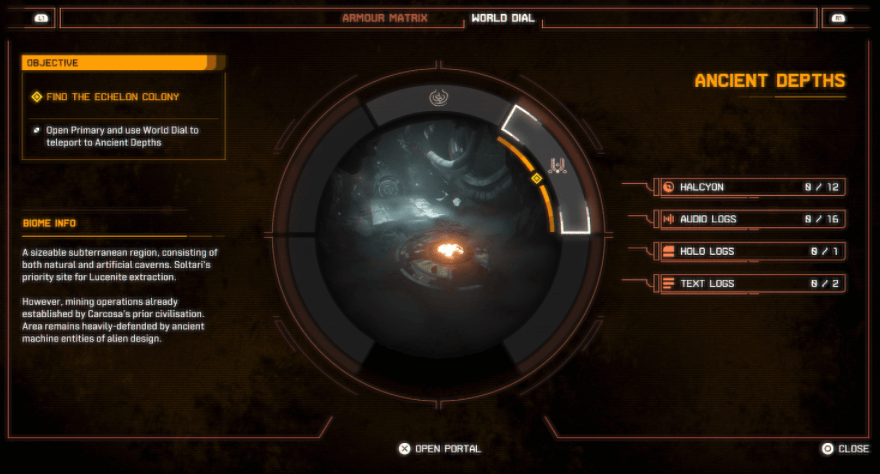Select the World Dial tab
This screenshot has height=474, width=880.
pos(502,18)
